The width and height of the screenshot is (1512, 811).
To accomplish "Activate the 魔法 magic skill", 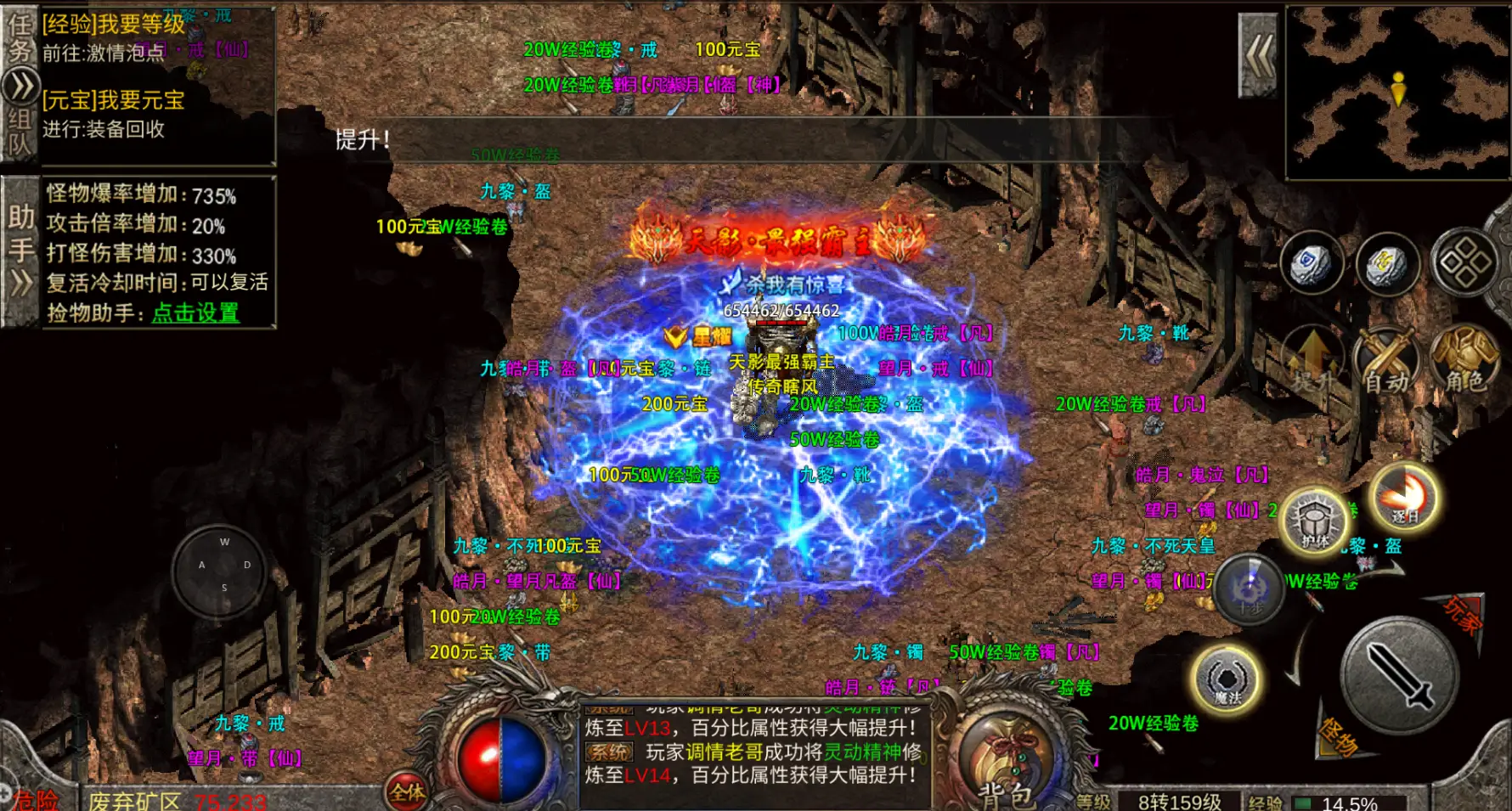I will (x=1226, y=679).
